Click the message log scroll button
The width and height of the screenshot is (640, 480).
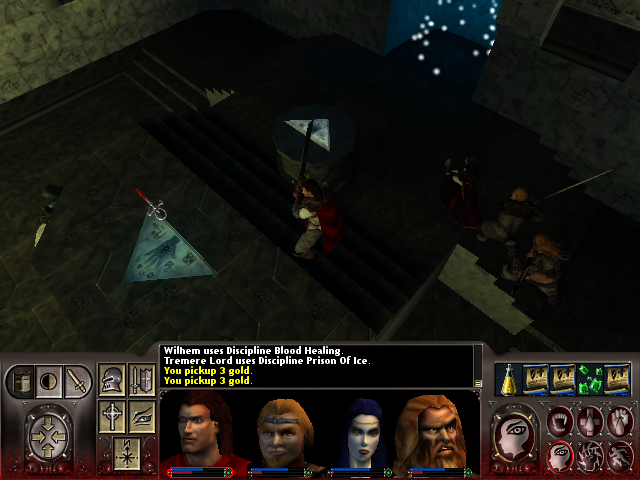click(x=479, y=382)
